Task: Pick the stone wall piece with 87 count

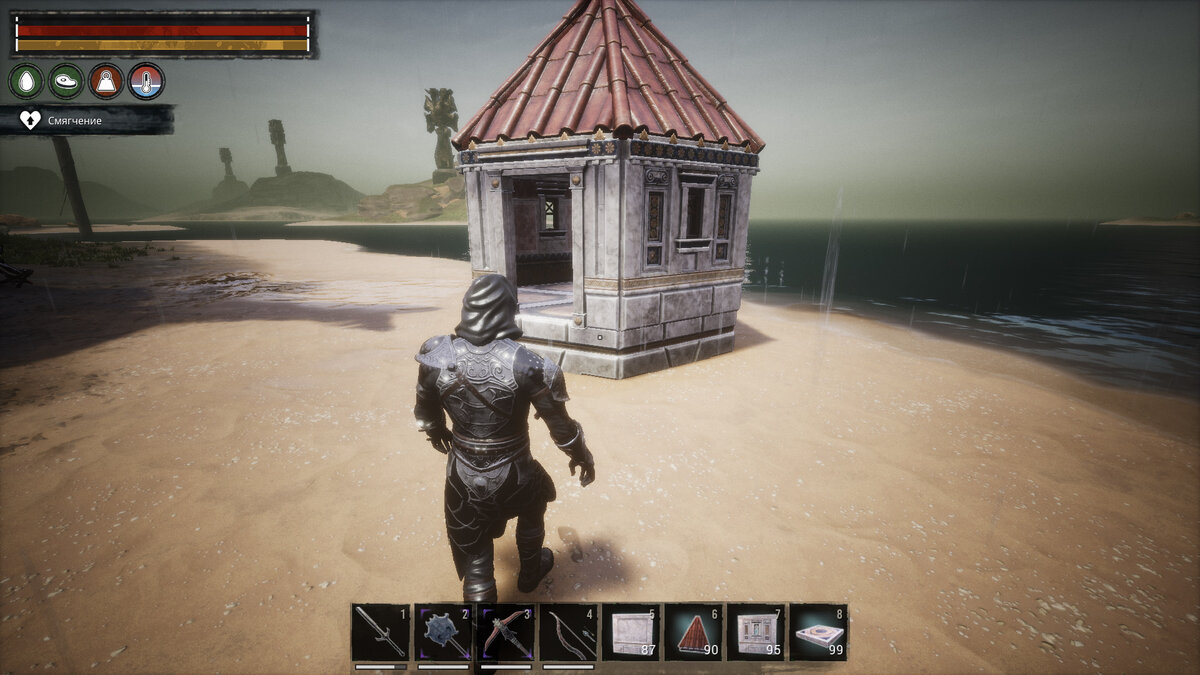Action: (x=631, y=632)
